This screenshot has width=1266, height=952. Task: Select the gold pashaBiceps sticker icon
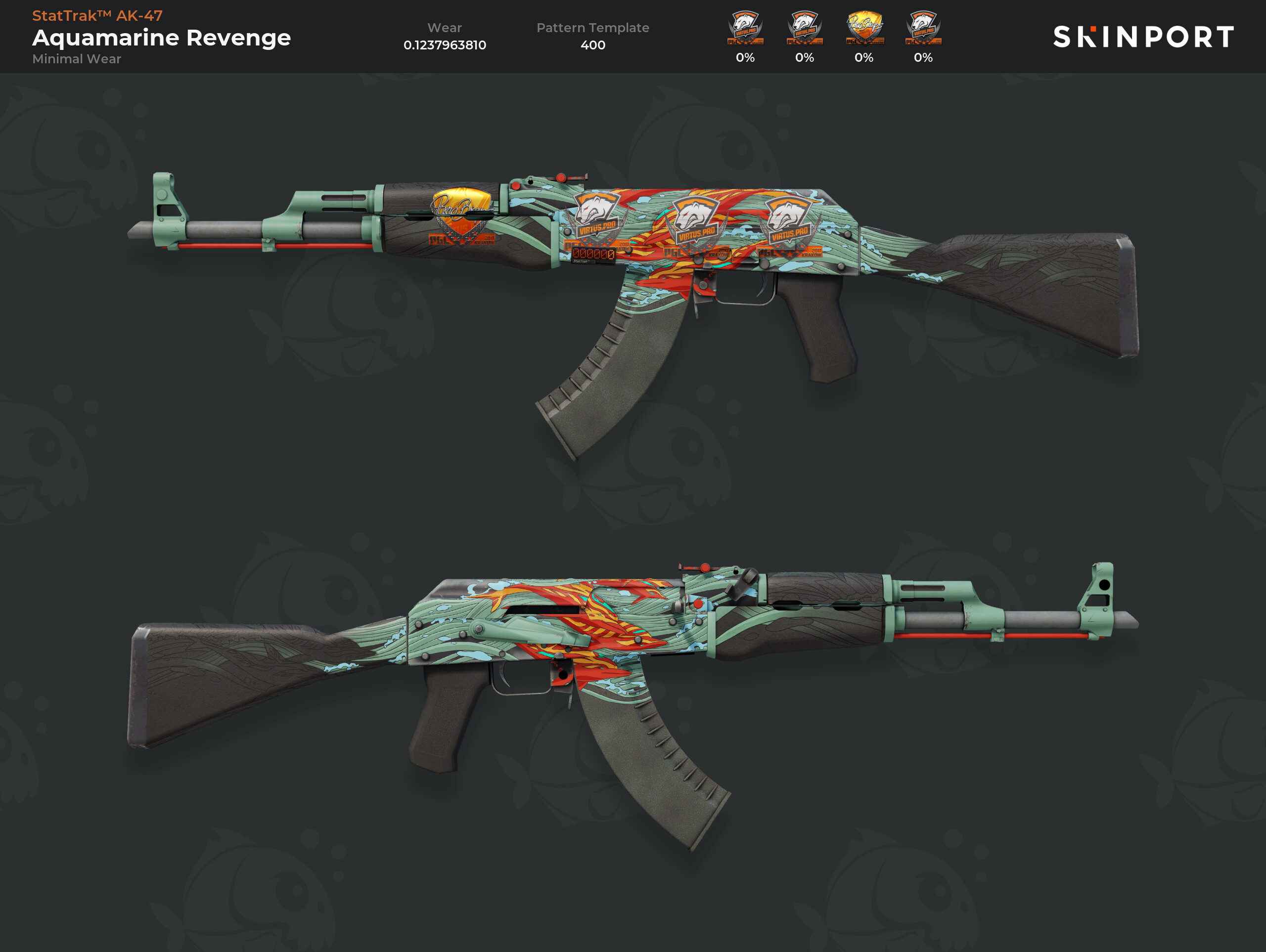(x=864, y=28)
